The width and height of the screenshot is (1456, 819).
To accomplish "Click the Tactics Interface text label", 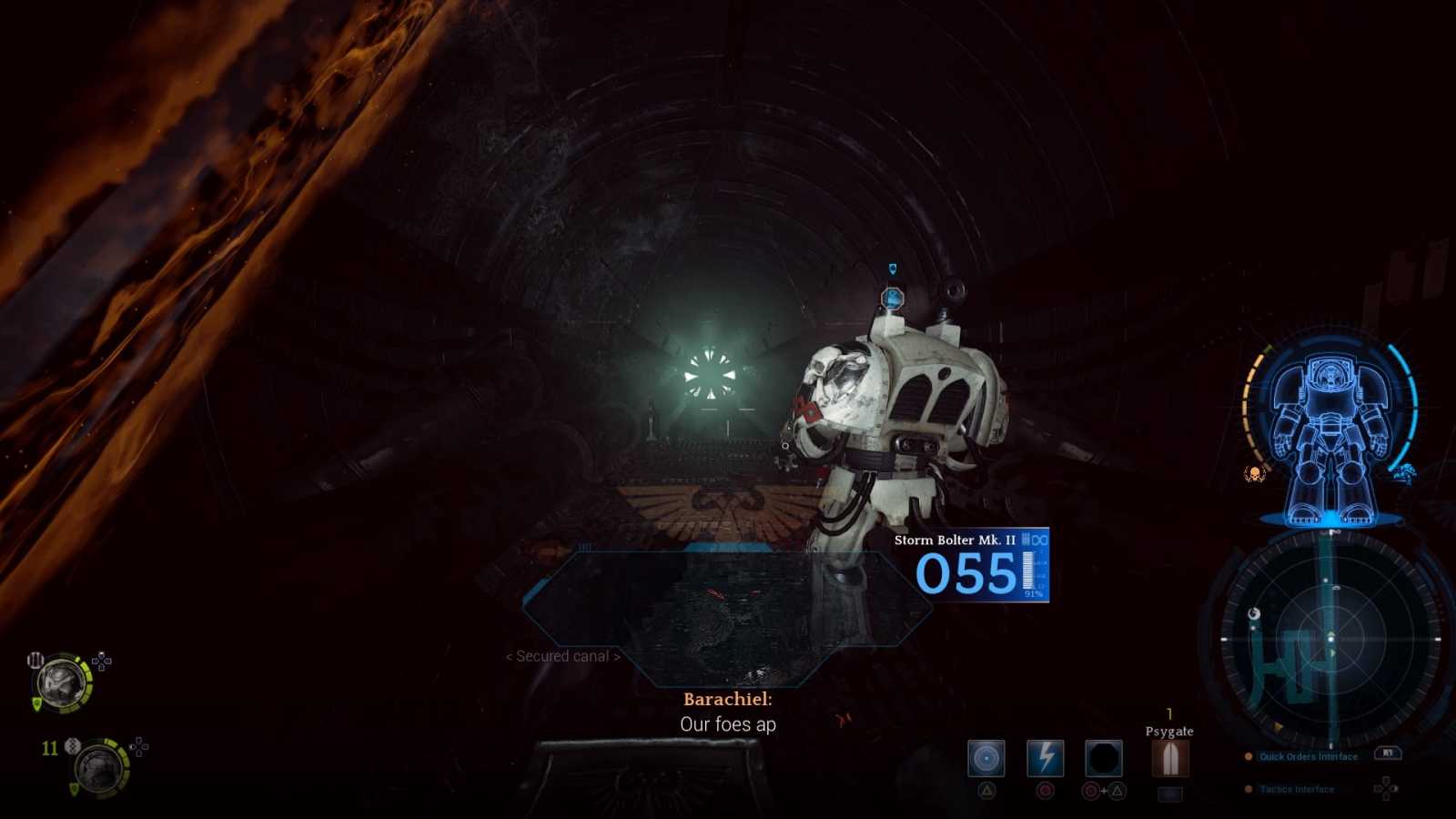I will point(1298,789).
